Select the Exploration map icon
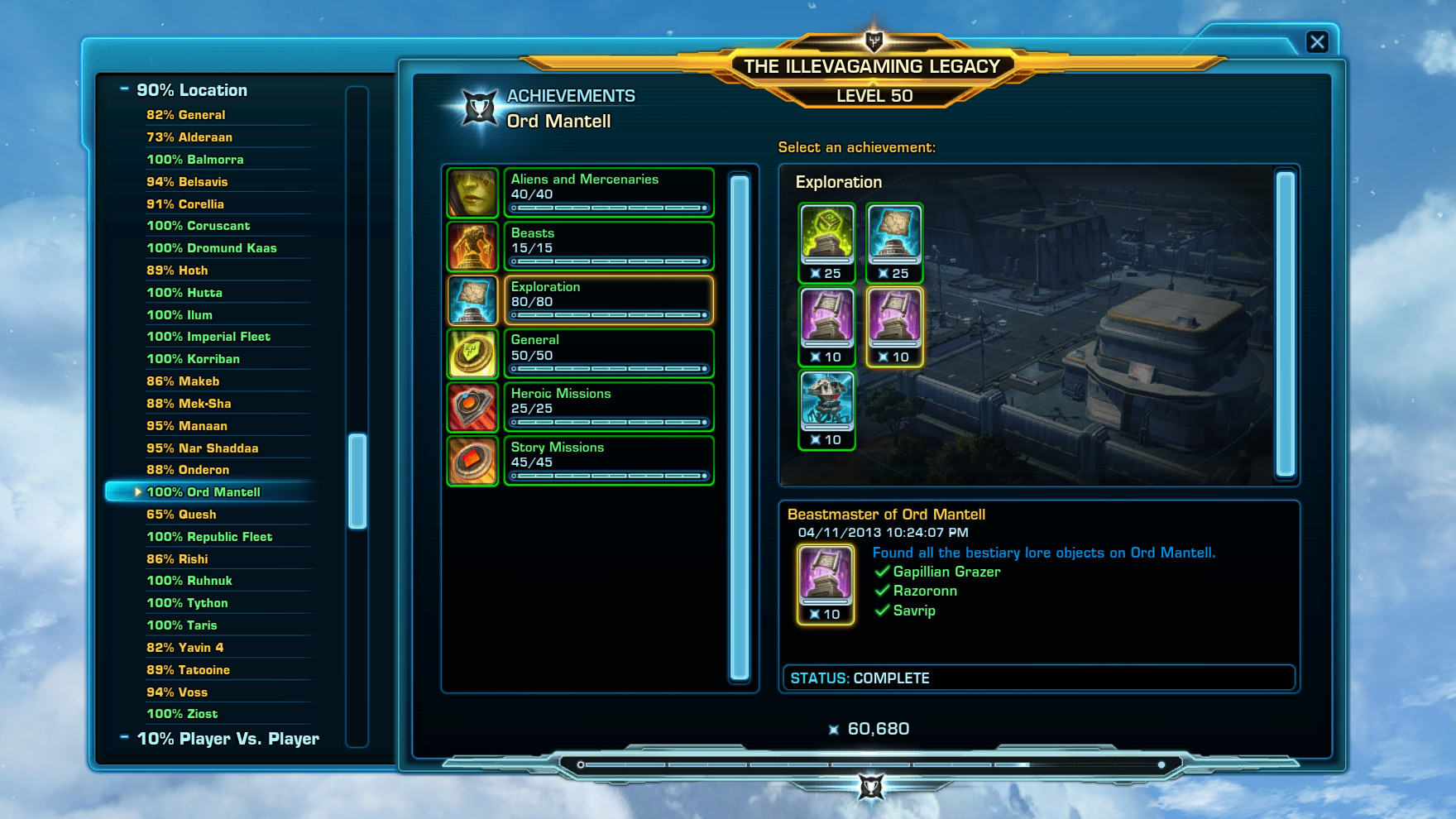 [472, 299]
